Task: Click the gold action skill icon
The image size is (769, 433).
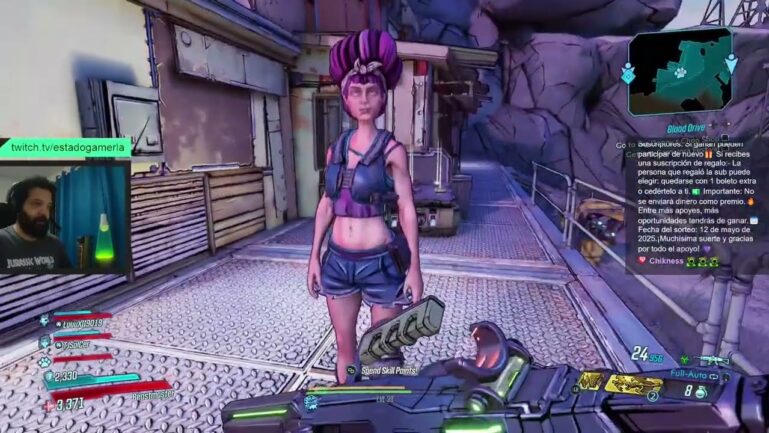Action: (x=591, y=381)
